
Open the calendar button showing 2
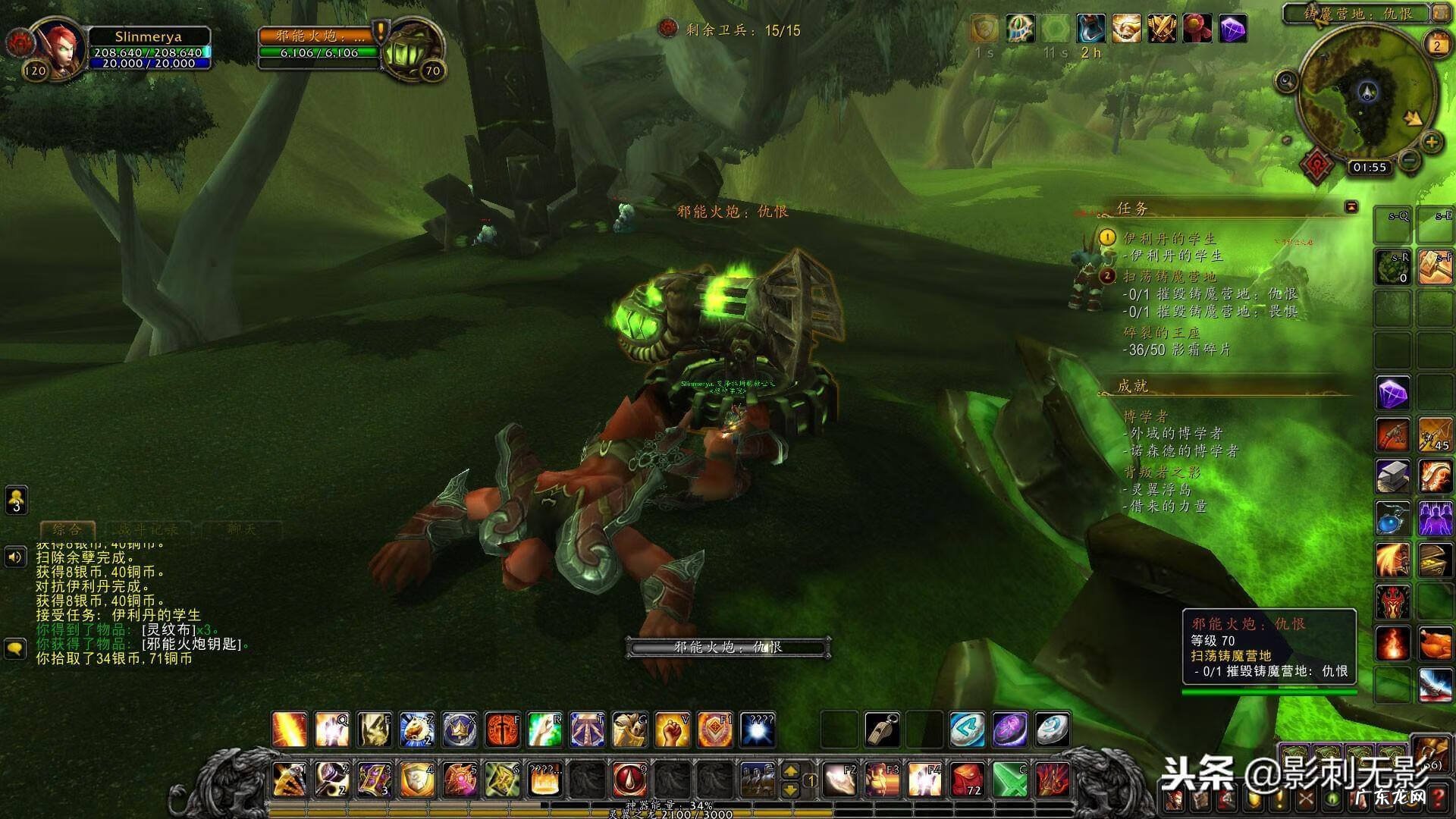pyautogui.click(x=1436, y=45)
